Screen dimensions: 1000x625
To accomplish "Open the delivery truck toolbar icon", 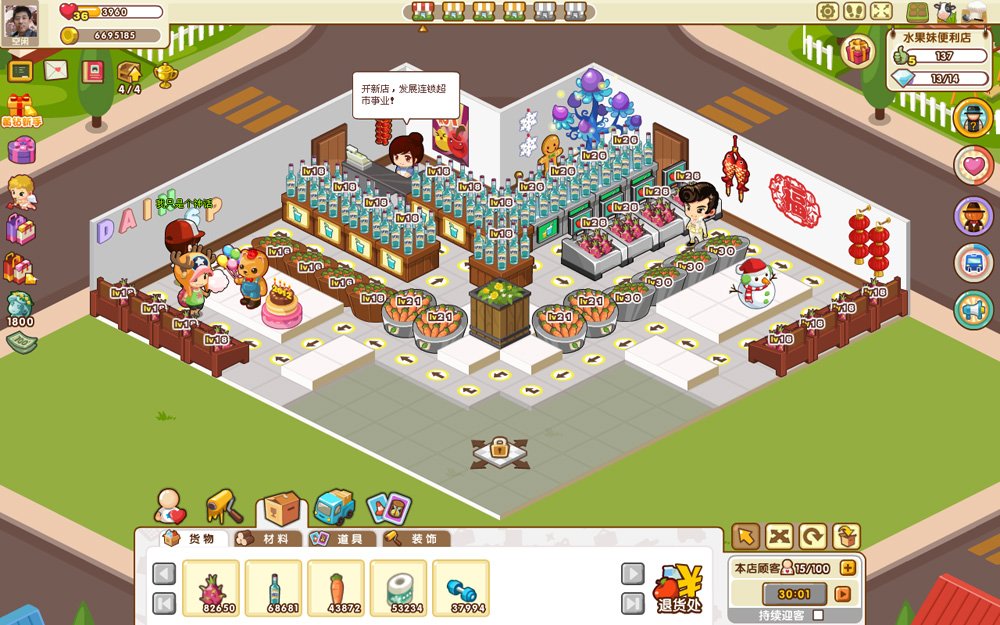I will (x=334, y=507).
